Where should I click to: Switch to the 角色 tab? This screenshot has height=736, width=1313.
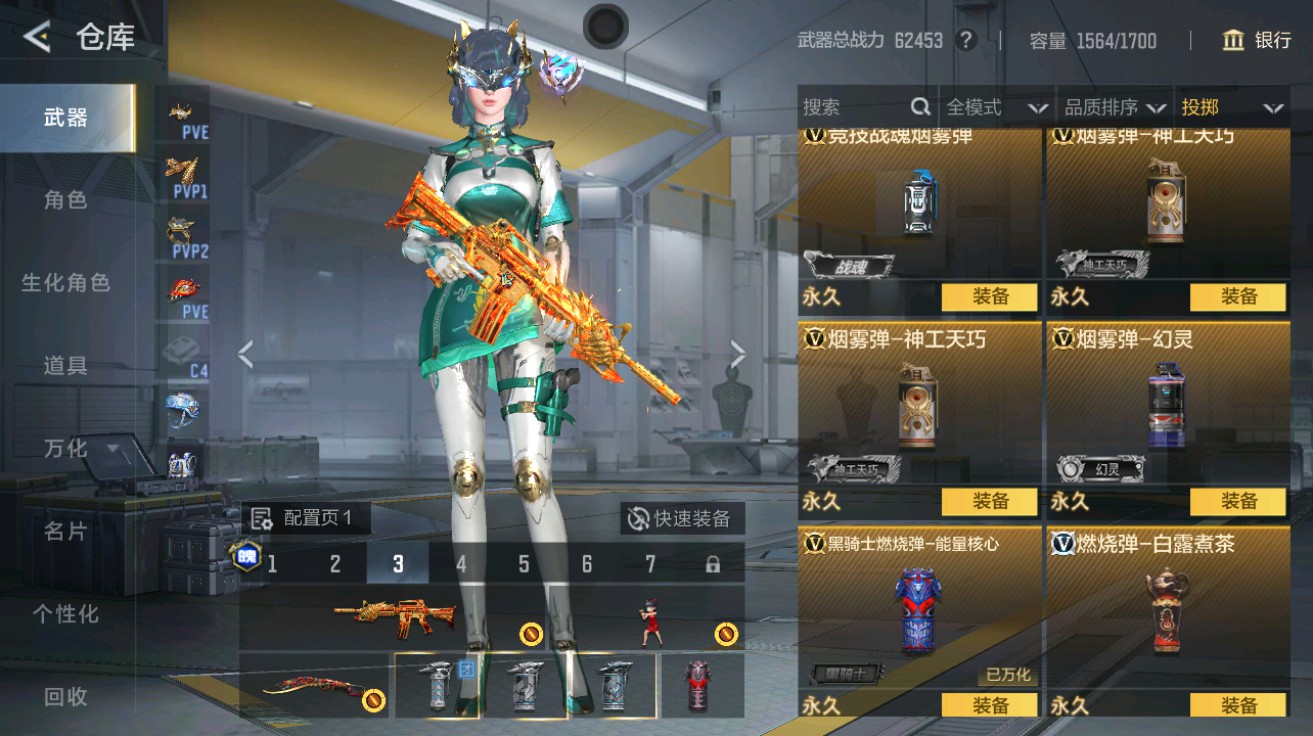click(x=65, y=199)
